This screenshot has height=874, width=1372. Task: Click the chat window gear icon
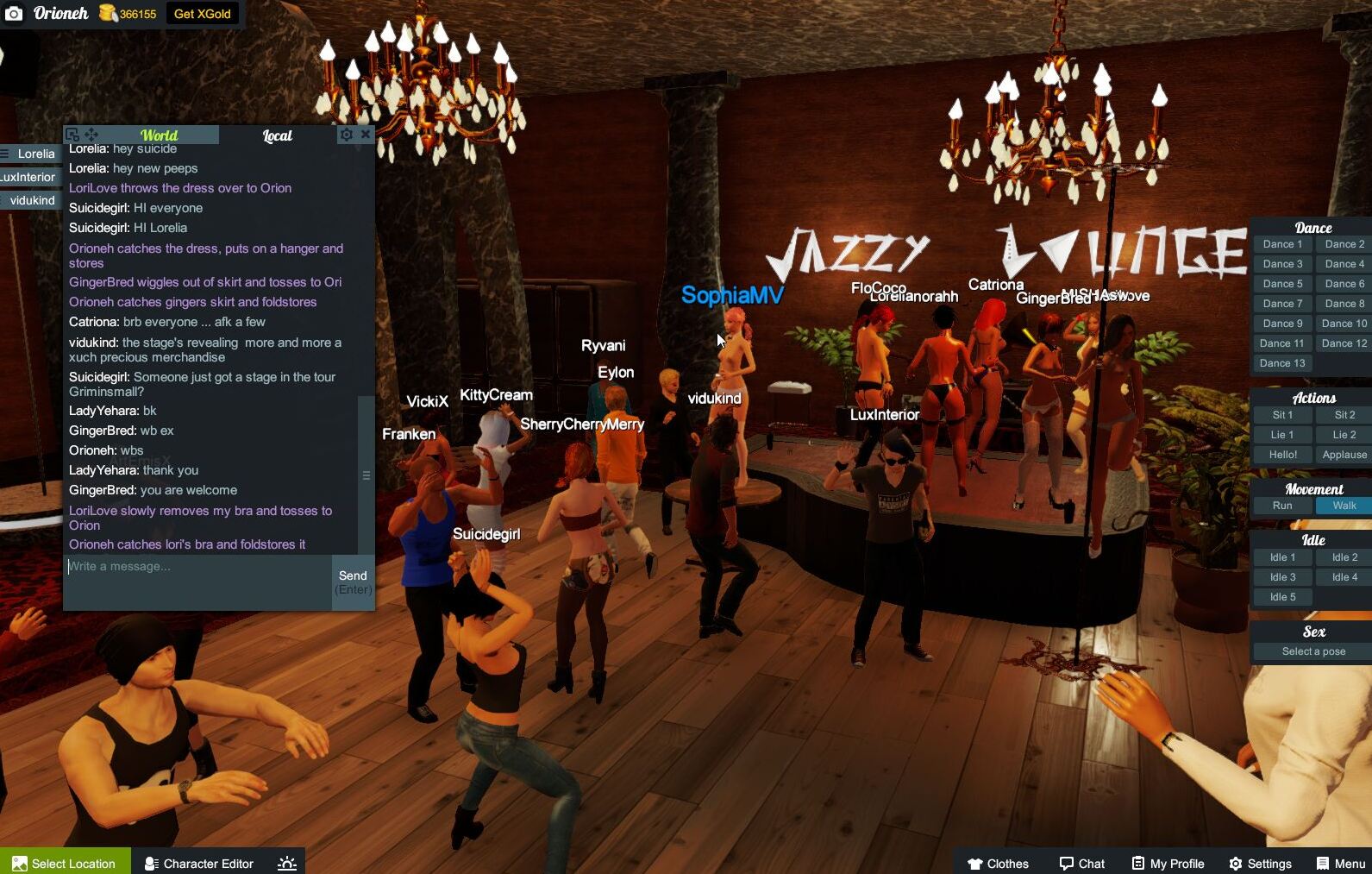coord(346,134)
